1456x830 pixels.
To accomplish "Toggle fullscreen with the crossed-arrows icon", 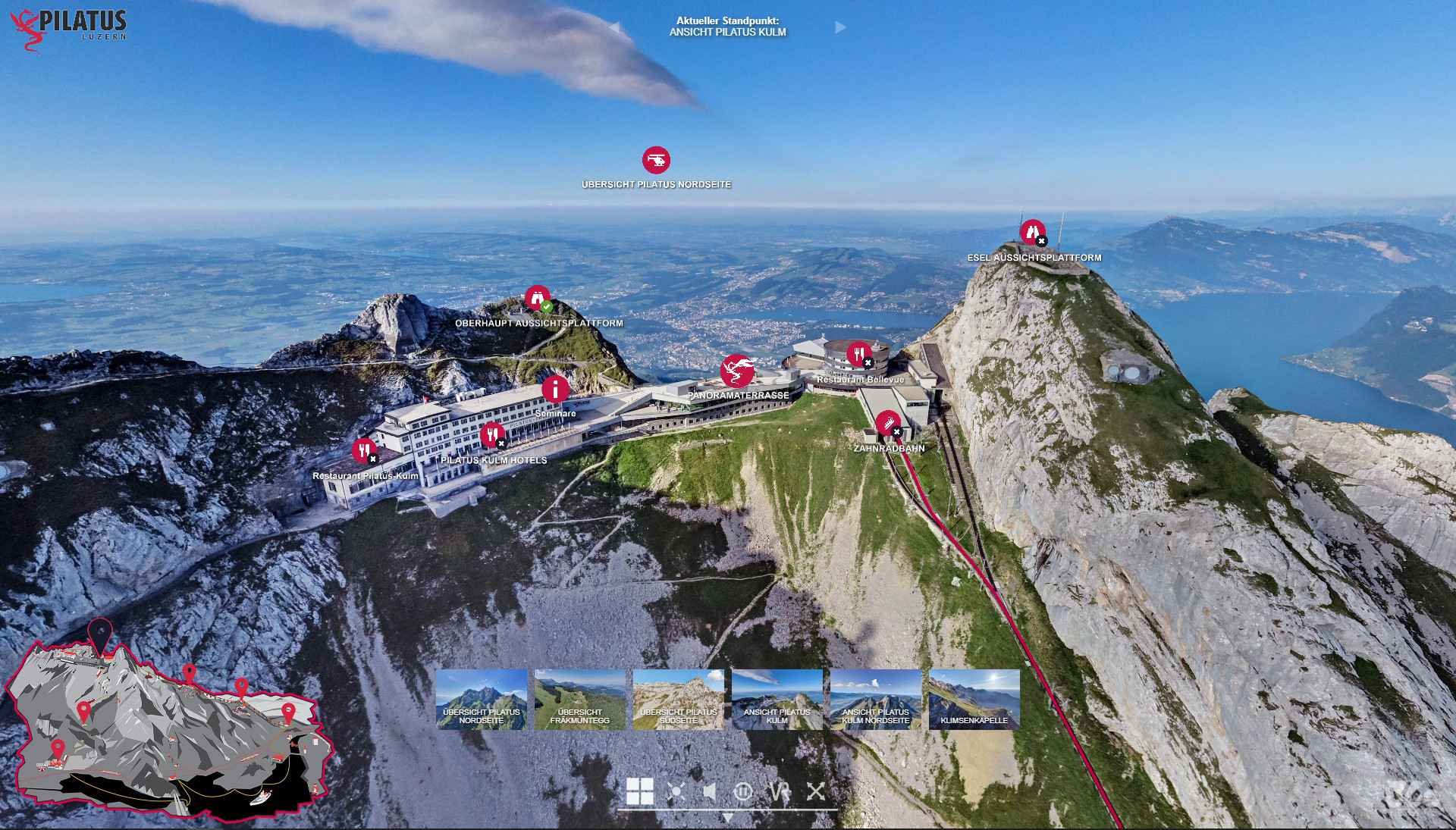I will click(x=816, y=791).
